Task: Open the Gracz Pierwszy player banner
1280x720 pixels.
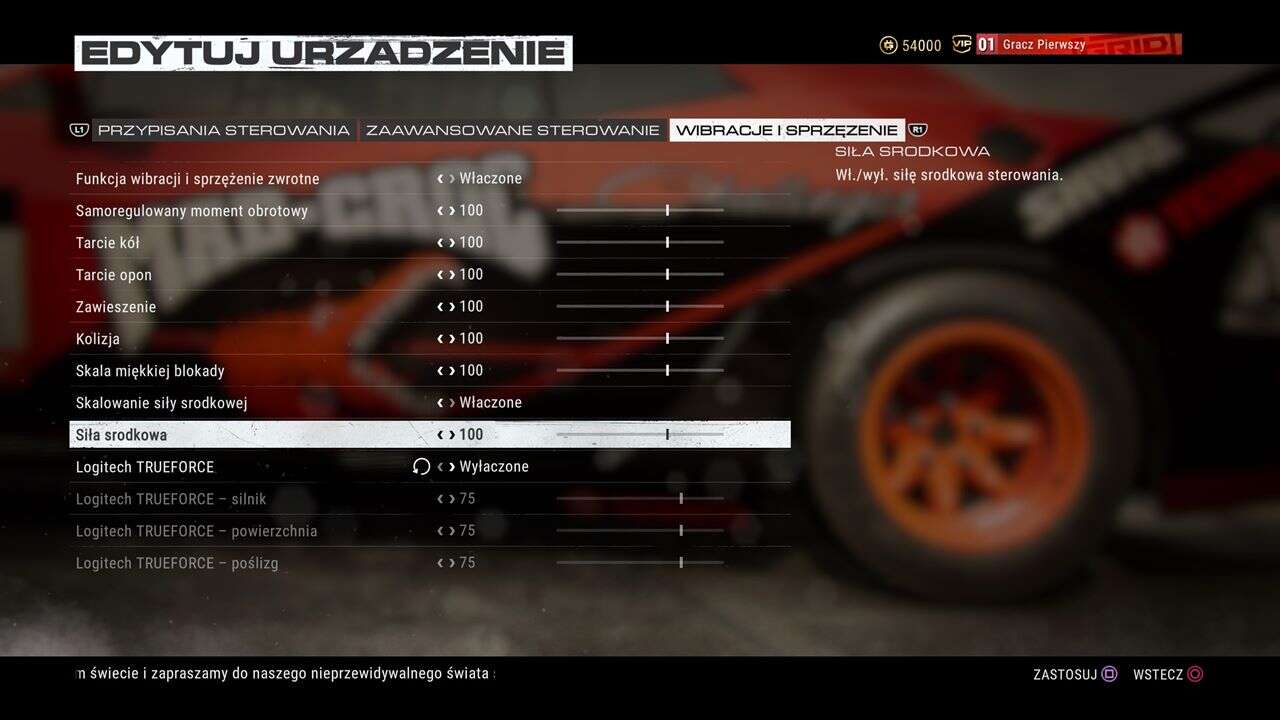Action: [x=1078, y=45]
